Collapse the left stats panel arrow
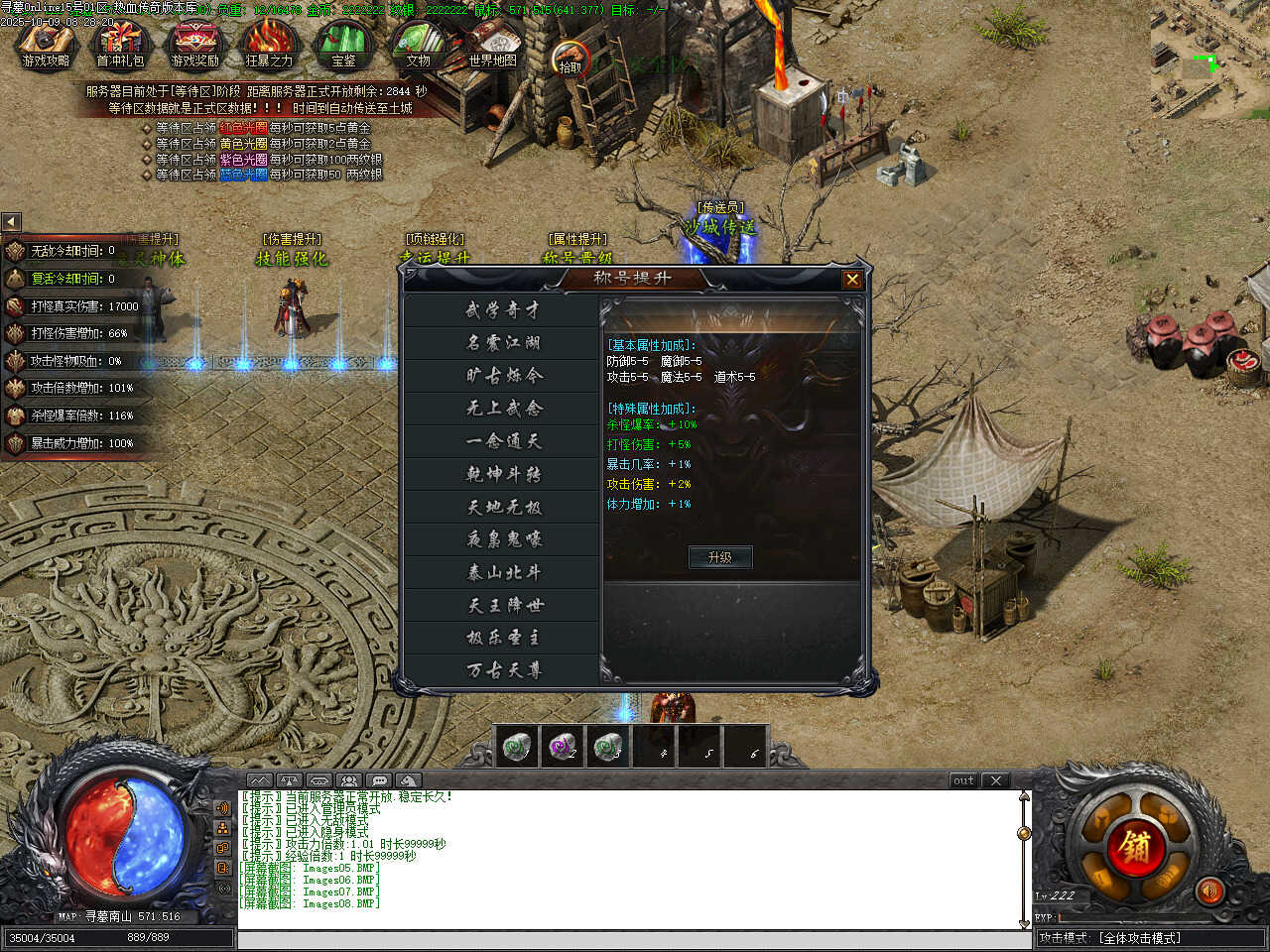 (x=11, y=222)
